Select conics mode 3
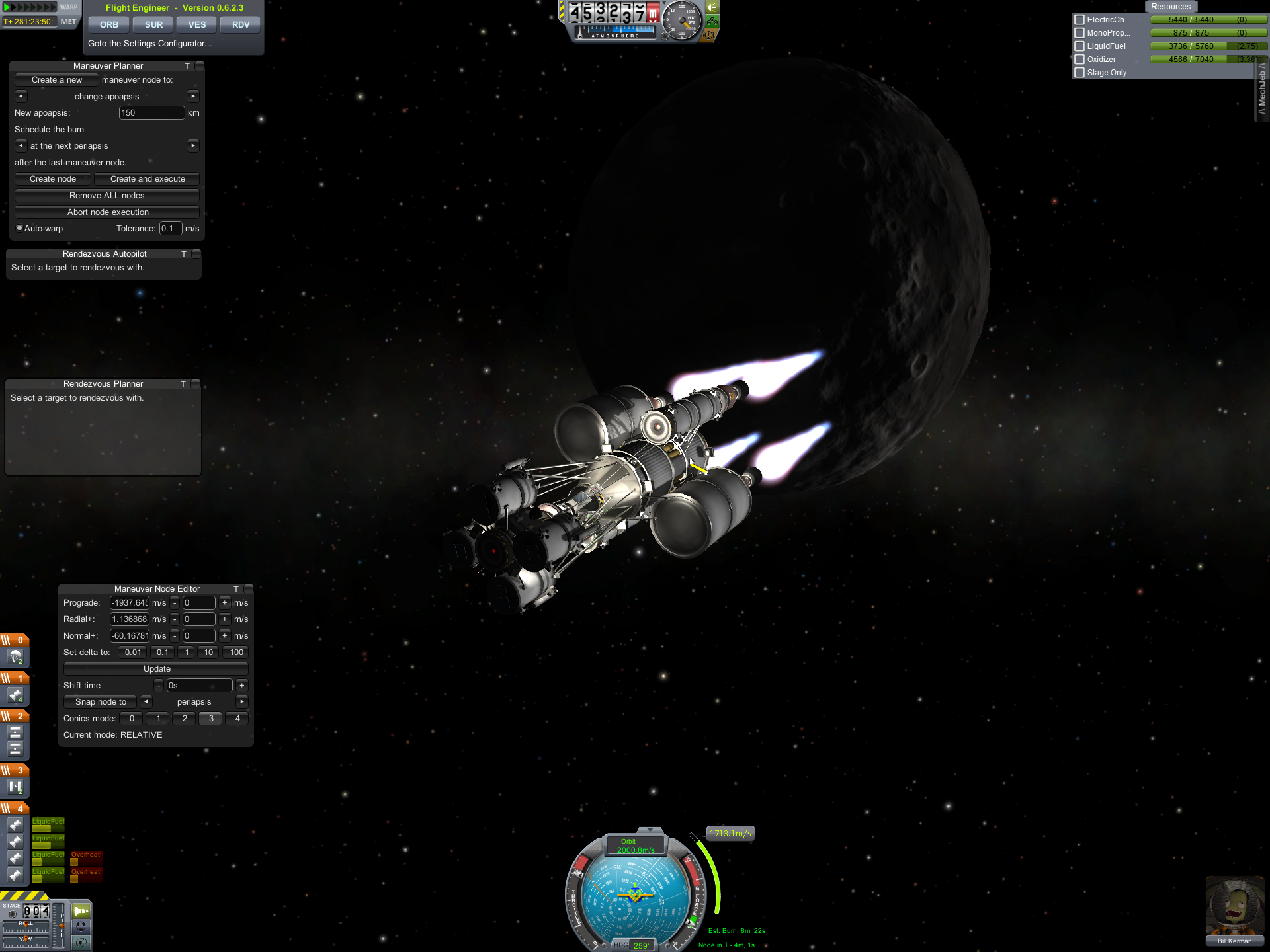This screenshot has width=1270, height=952. click(x=211, y=719)
